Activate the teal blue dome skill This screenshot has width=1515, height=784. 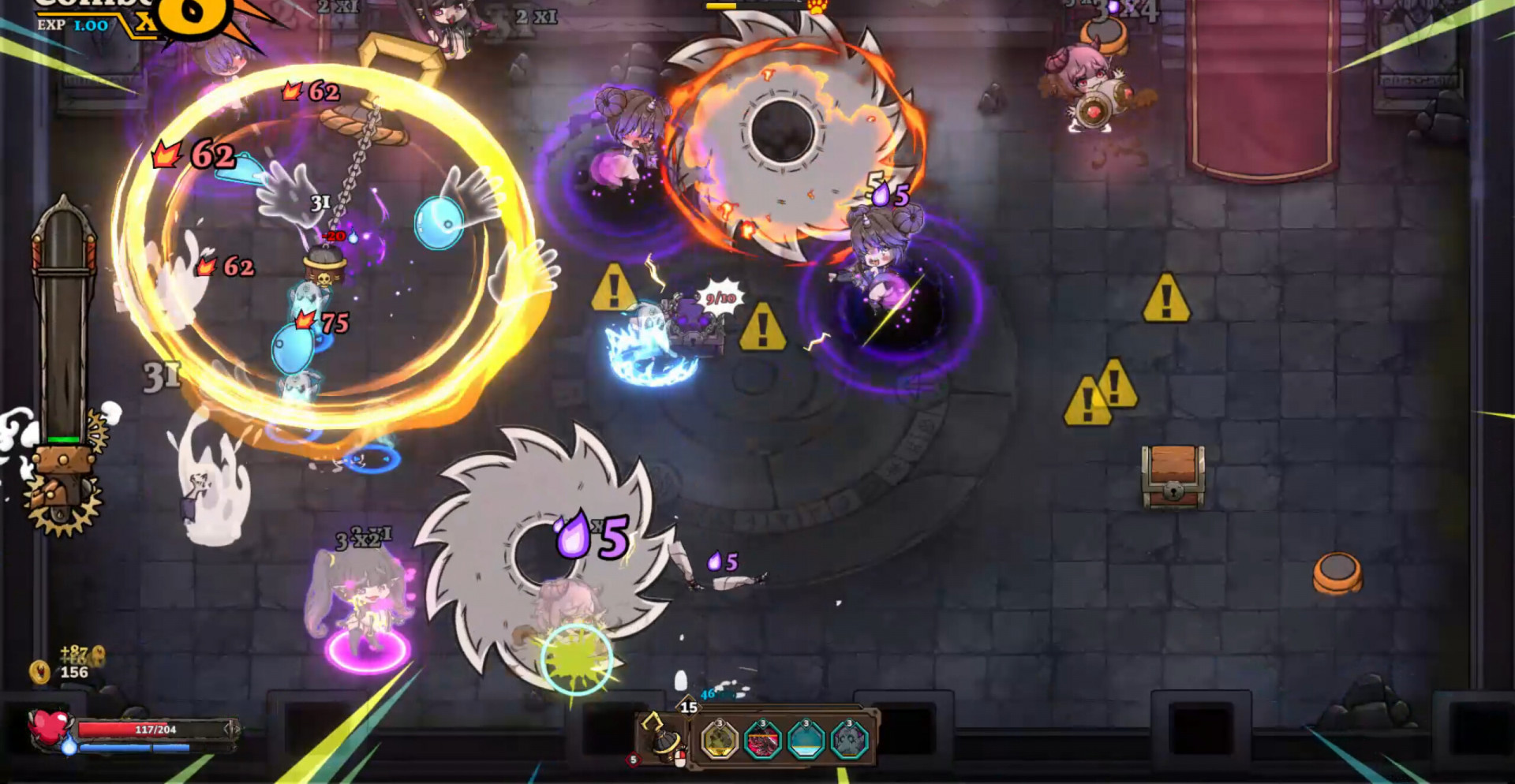[x=806, y=741]
